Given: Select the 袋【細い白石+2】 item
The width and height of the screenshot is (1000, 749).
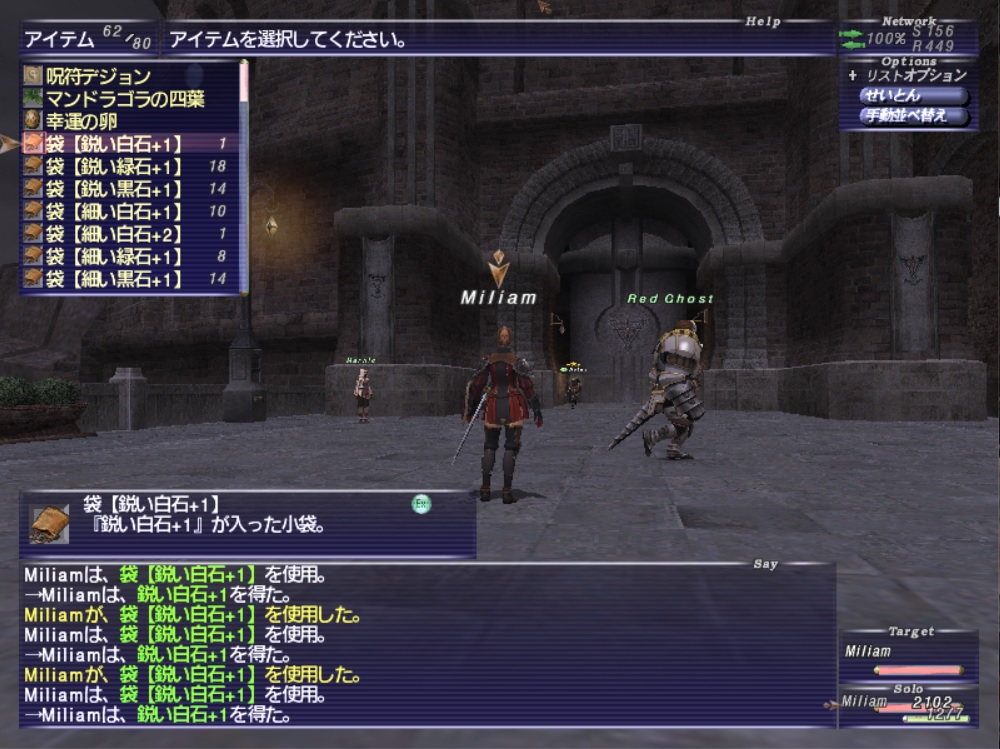Looking at the screenshot, I should [x=114, y=234].
